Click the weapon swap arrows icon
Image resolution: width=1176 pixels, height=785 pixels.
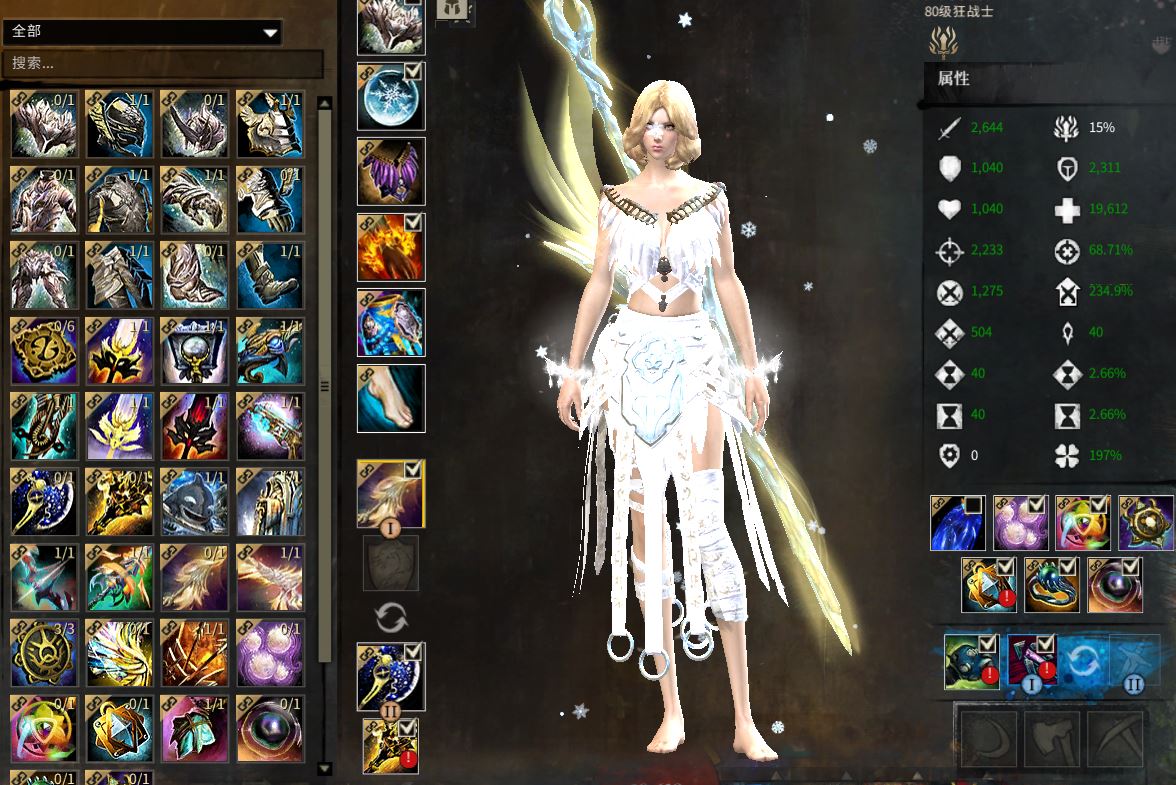[391, 618]
